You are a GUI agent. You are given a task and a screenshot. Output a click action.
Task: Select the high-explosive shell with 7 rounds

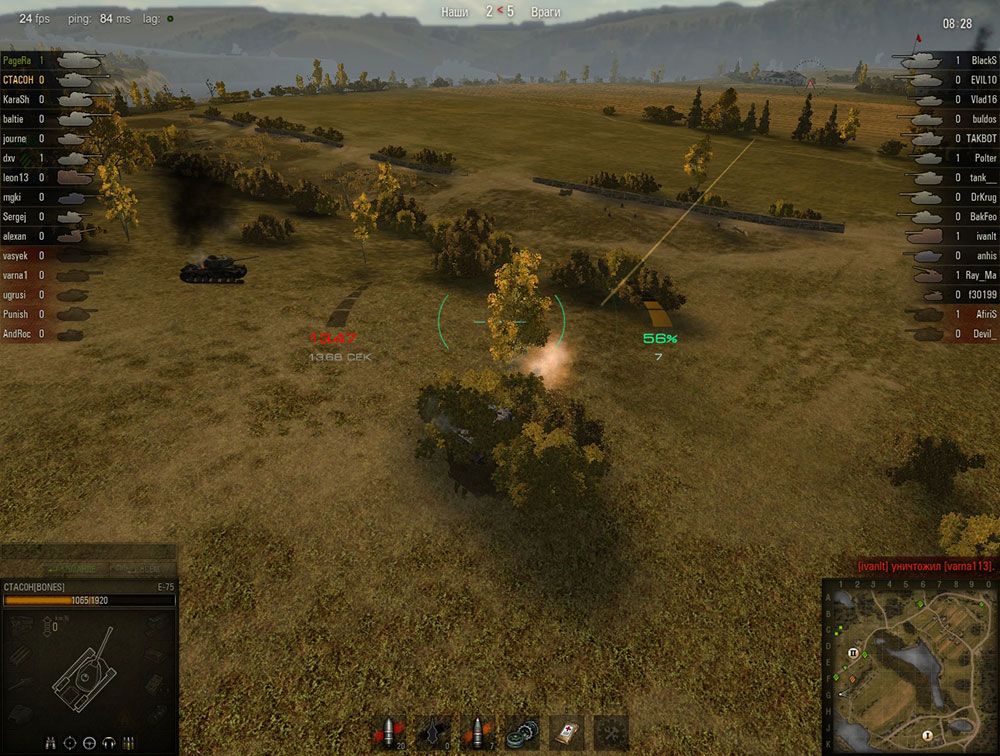[478, 732]
